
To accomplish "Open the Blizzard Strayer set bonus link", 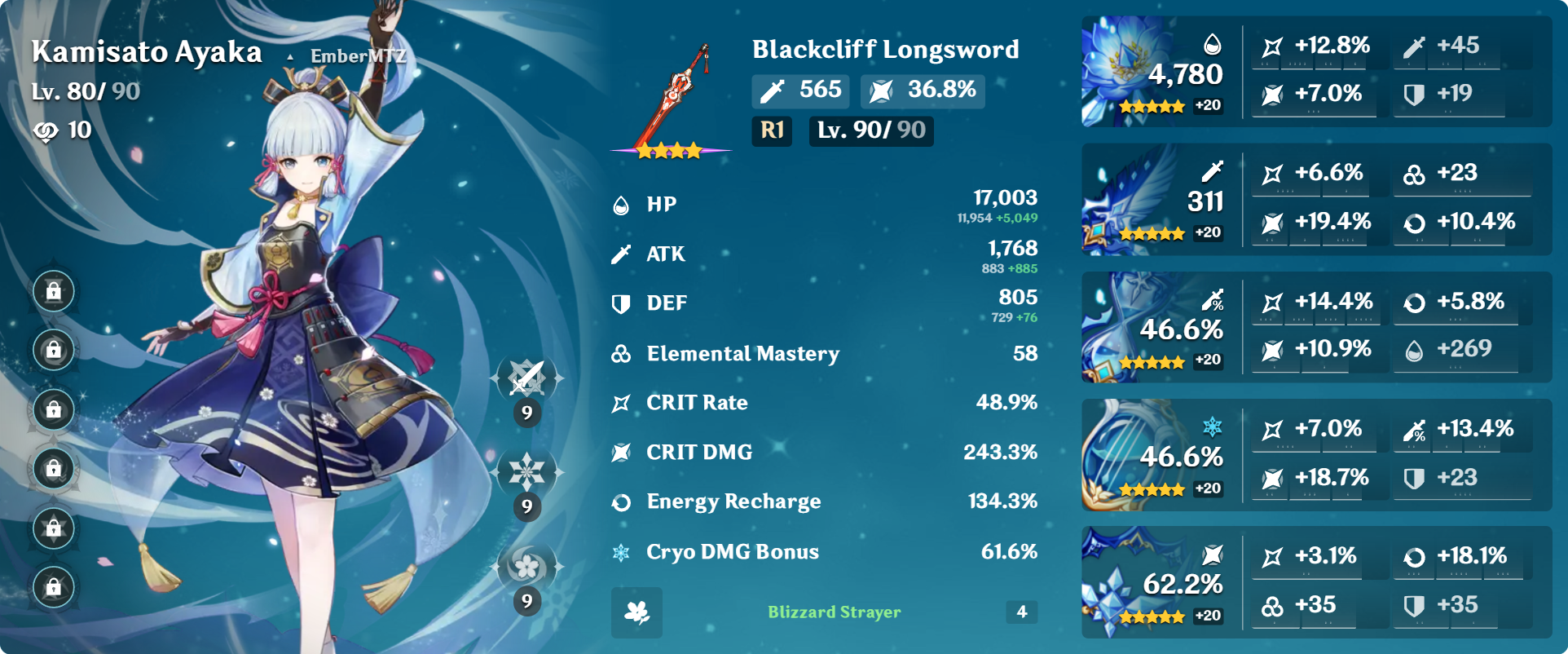I will (835, 612).
